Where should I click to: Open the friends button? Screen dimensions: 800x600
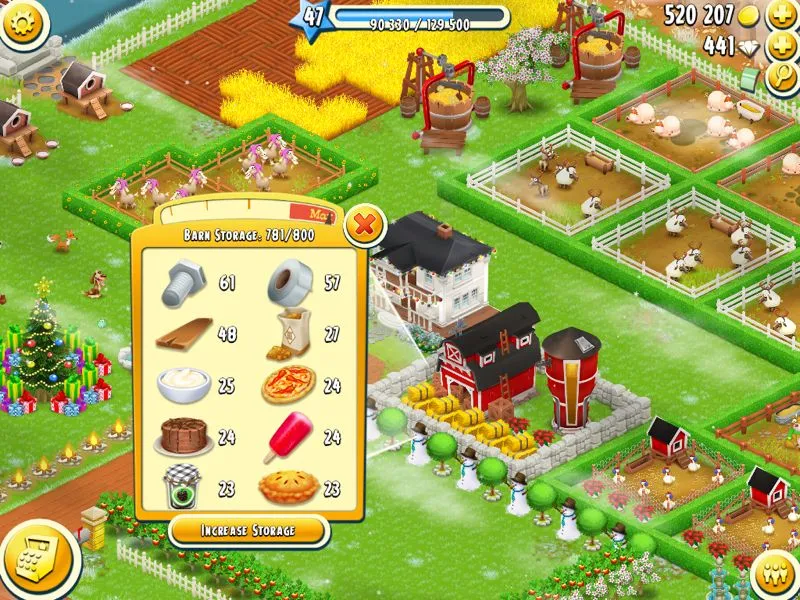771,573
